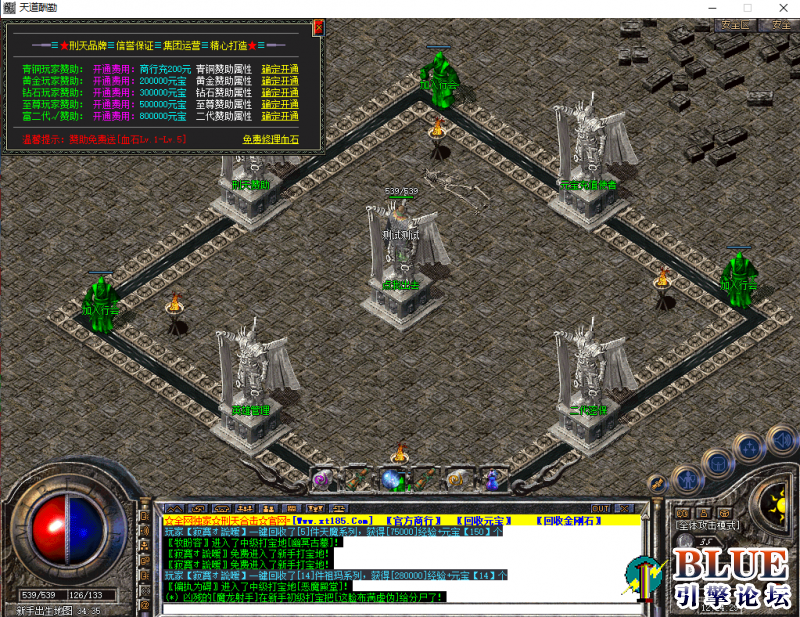
Task: Confirm opening the 黄金 (Gold) sponsorship
Action: 280,81
